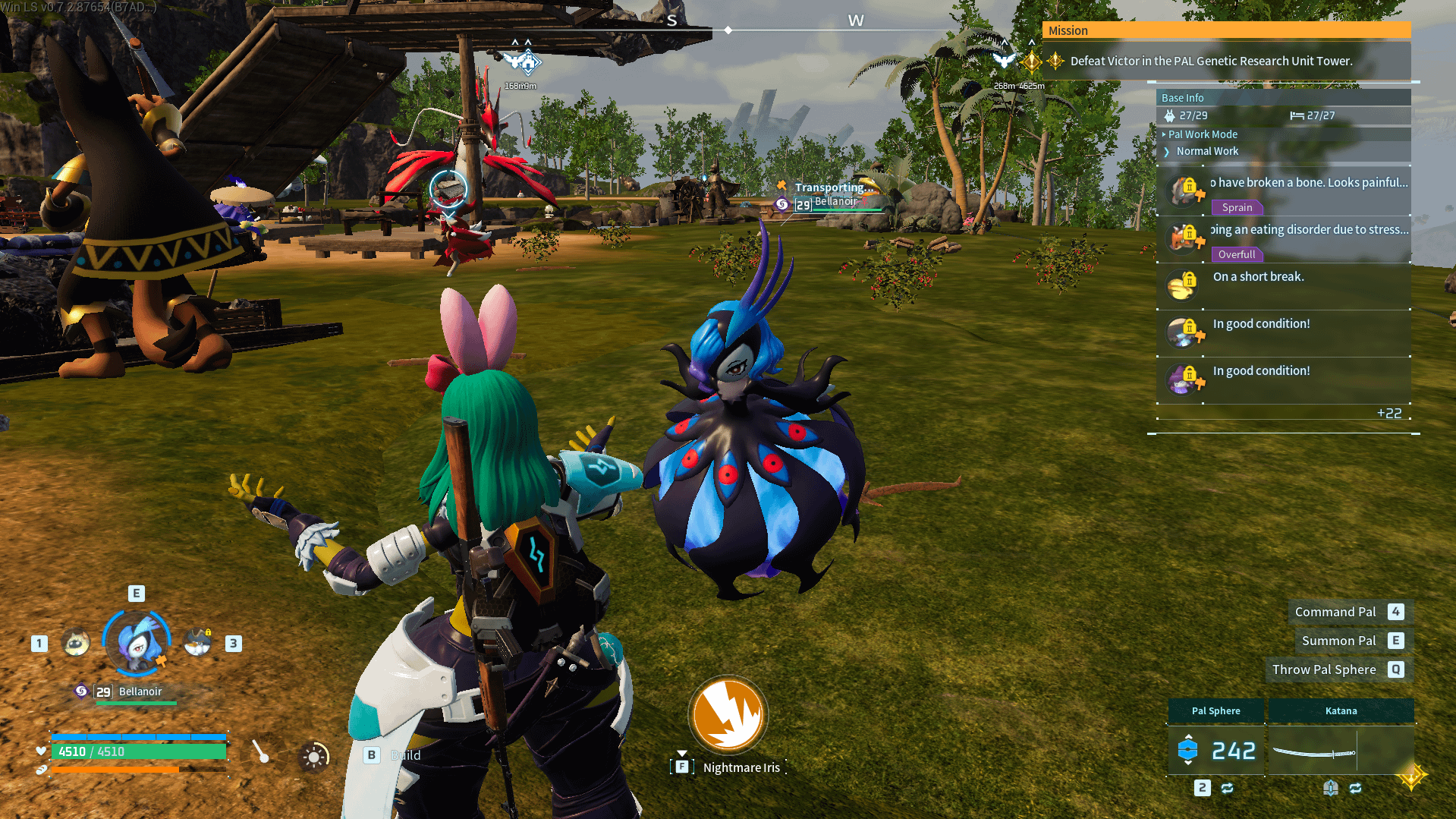1456x819 pixels.
Task: Select the Bellanoir party pal portrait
Action: pos(137,644)
